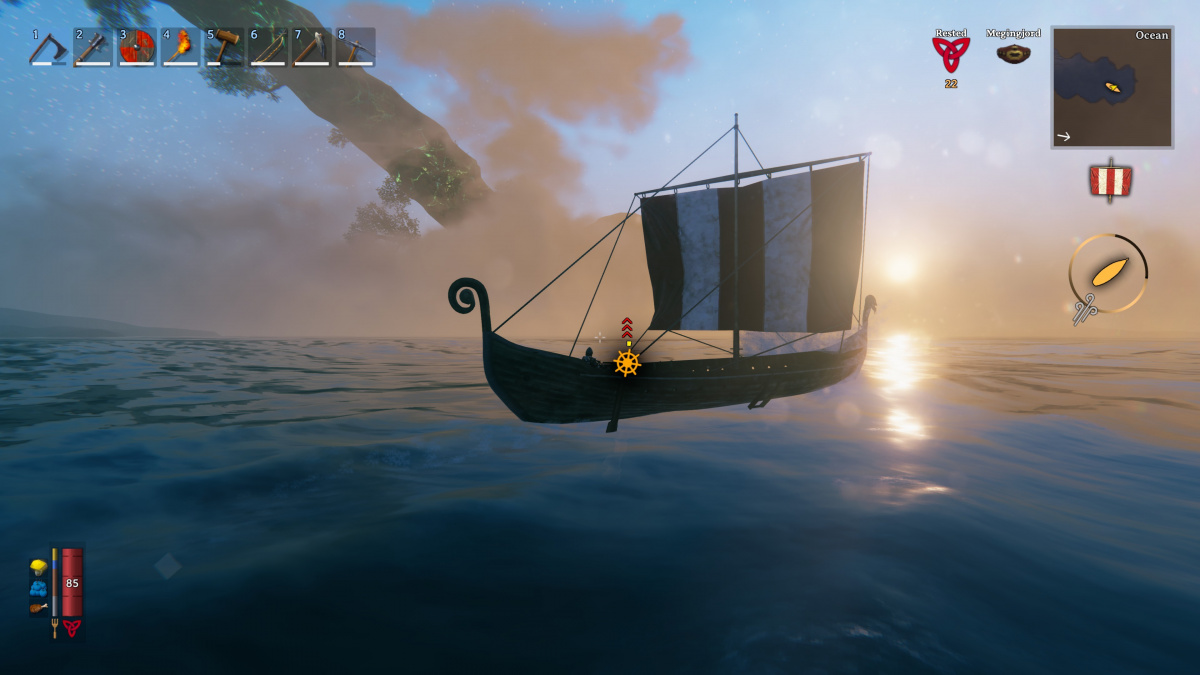1200x675 pixels.
Task: Click the blueberries food icon
Action: click(x=38, y=587)
